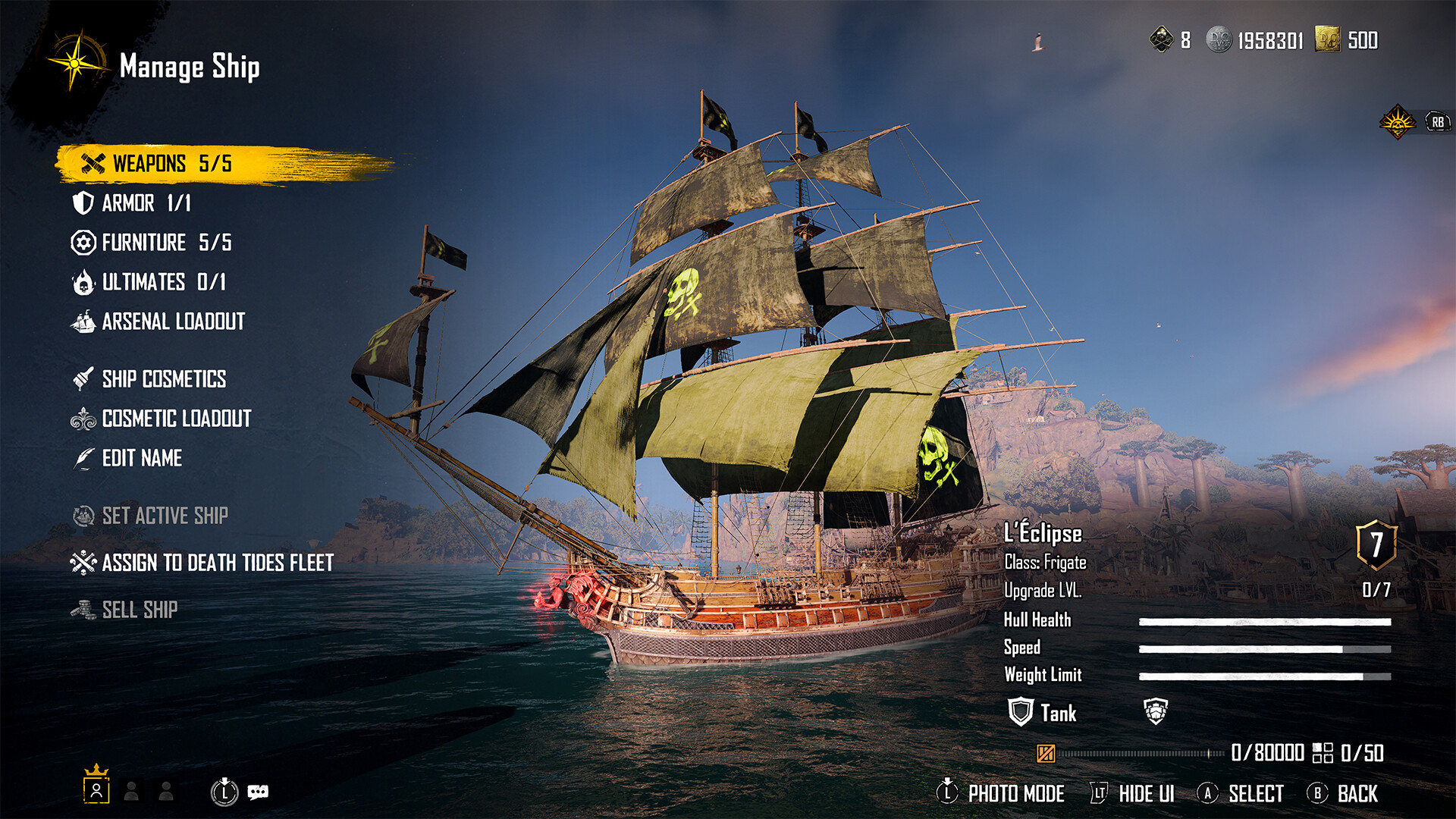Open the chat speech-bubble icon bottom left

click(x=258, y=791)
